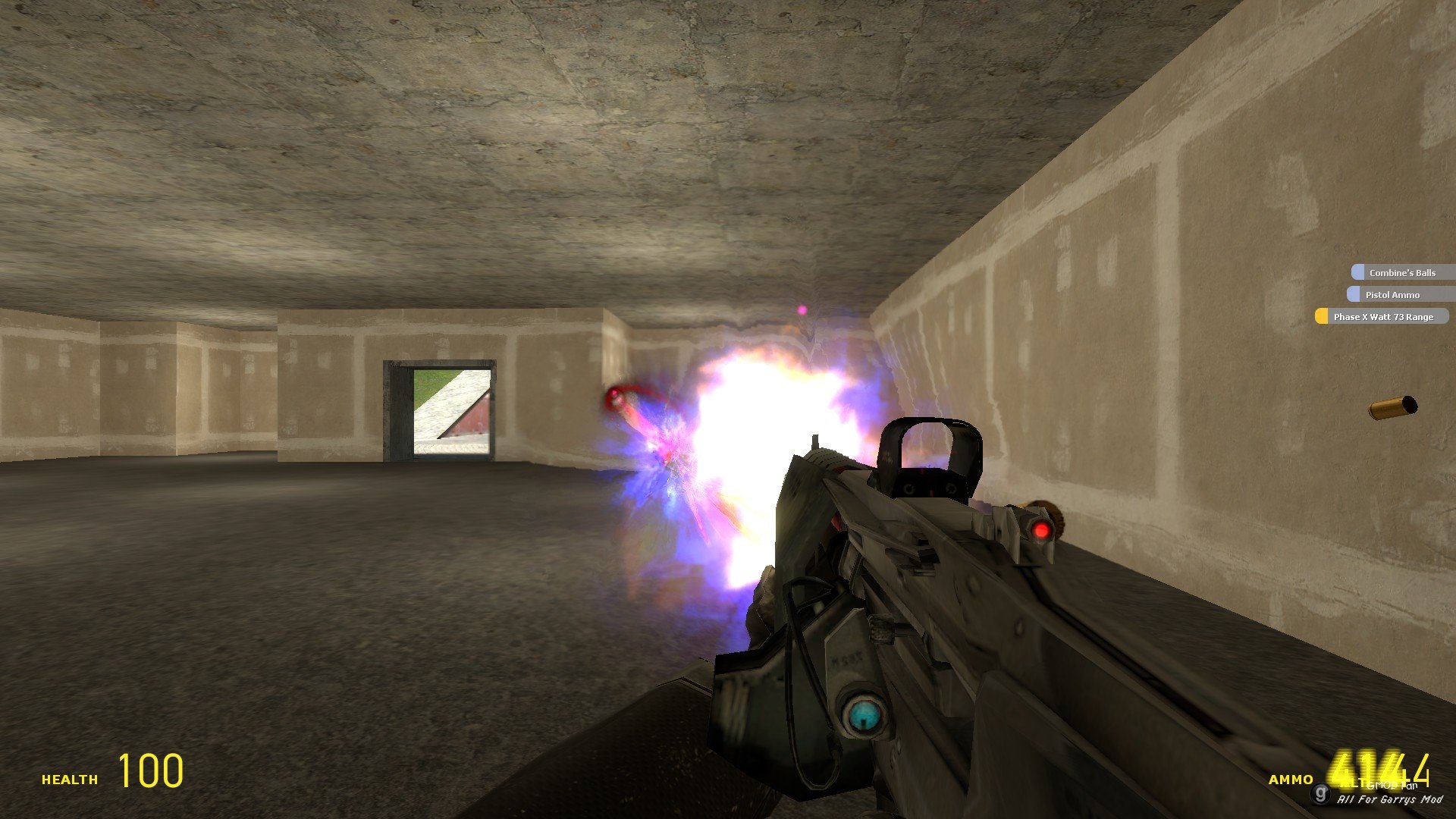Viewport: 1456px width, 819px height.
Task: Click the Phase X Watt 73 Range notification
Action: coord(1382,316)
